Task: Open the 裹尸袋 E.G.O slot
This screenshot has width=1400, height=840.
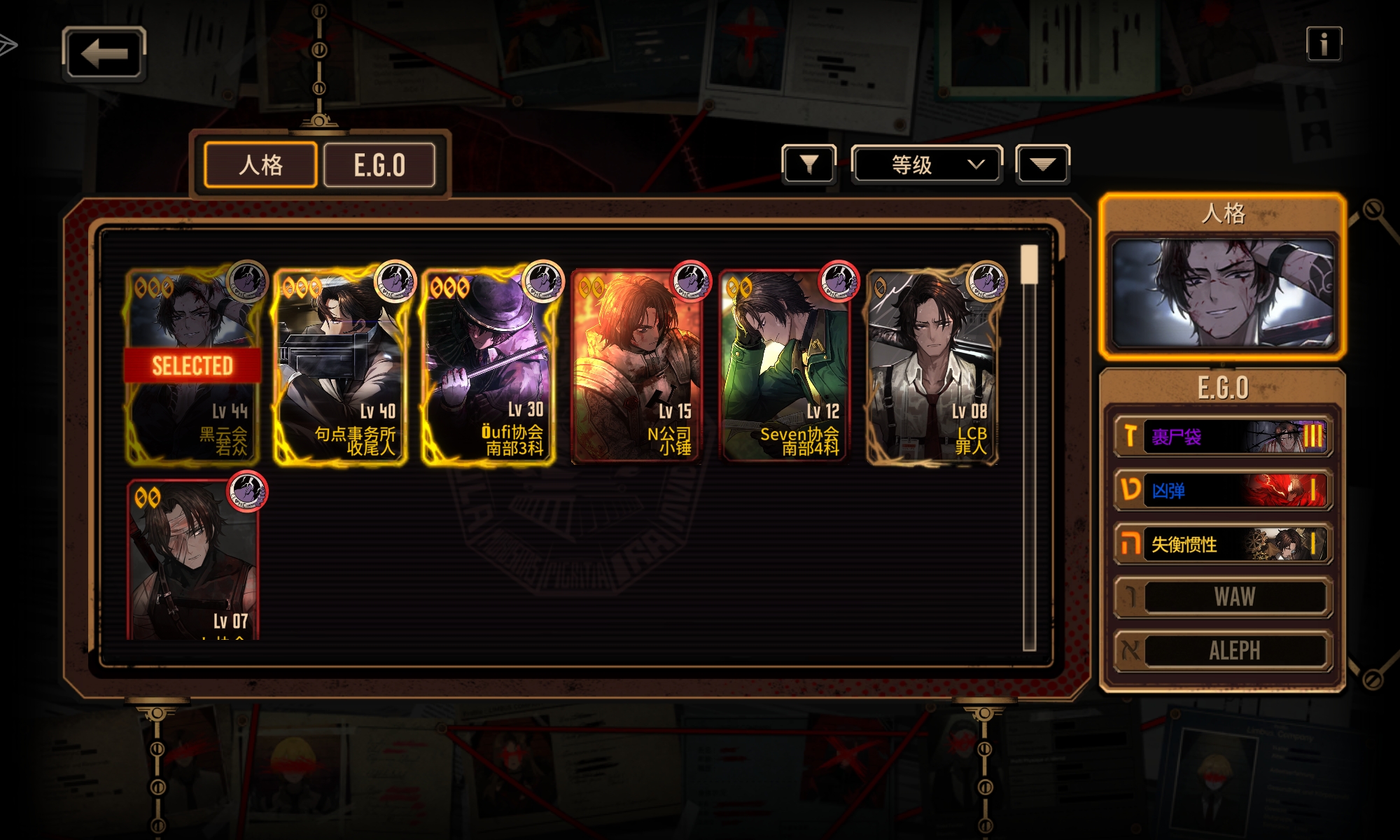Action: click(1222, 437)
